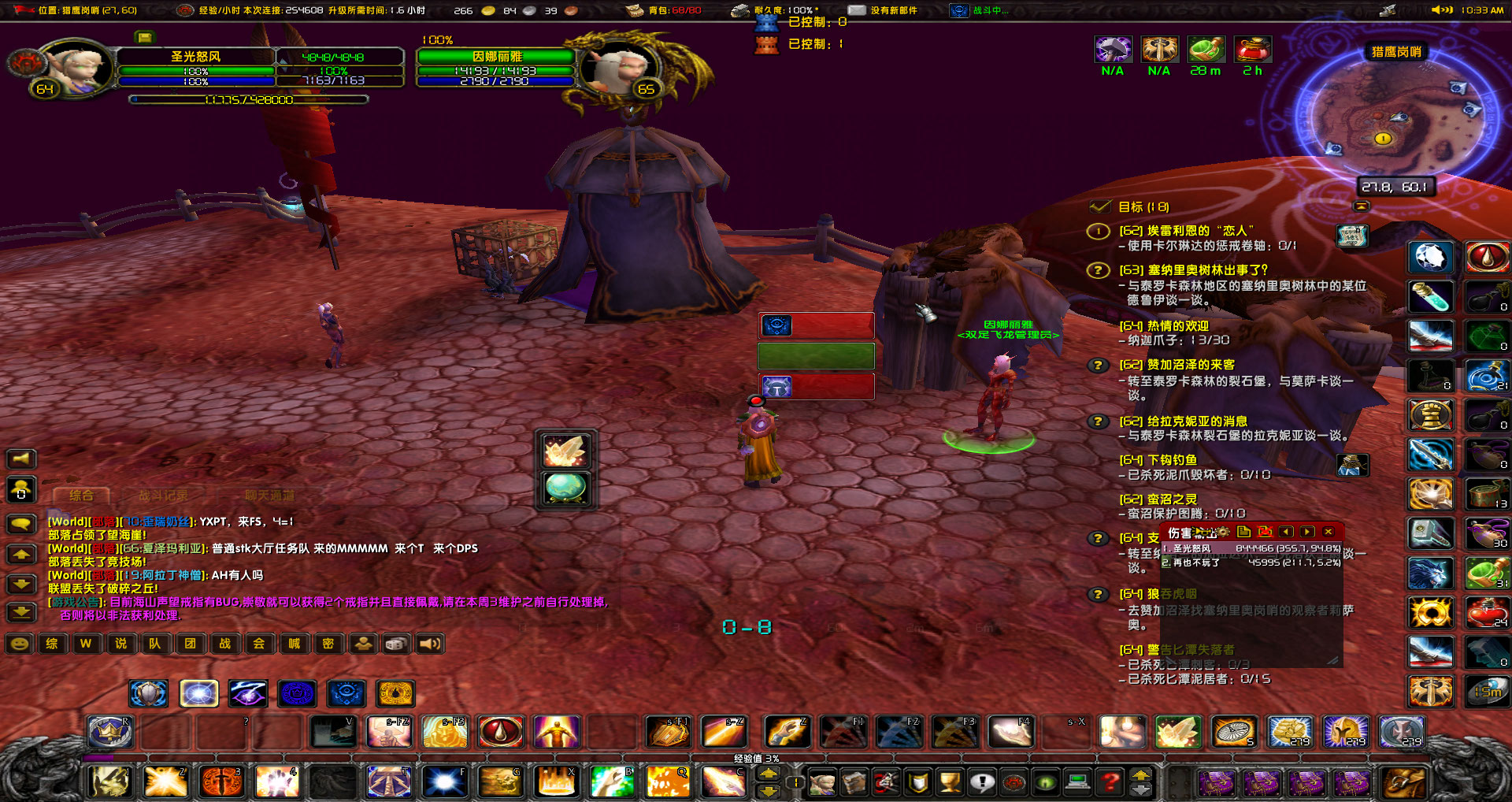Viewport: 1512px width, 802px height.
Task: Click the dice roll icon on chat bar
Action: (x=395, y=644)
